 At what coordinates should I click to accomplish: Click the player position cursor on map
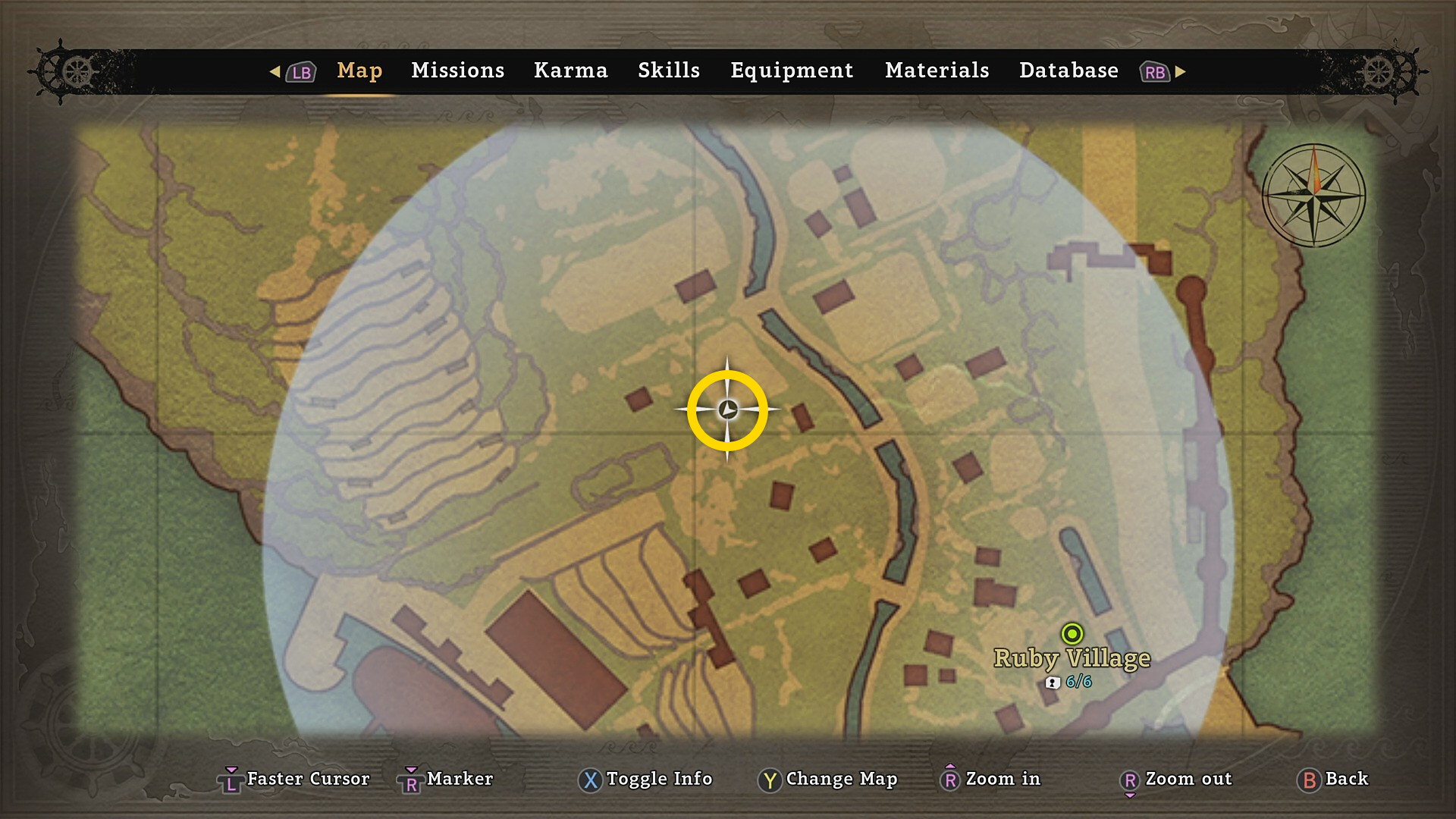coord(727,410)
